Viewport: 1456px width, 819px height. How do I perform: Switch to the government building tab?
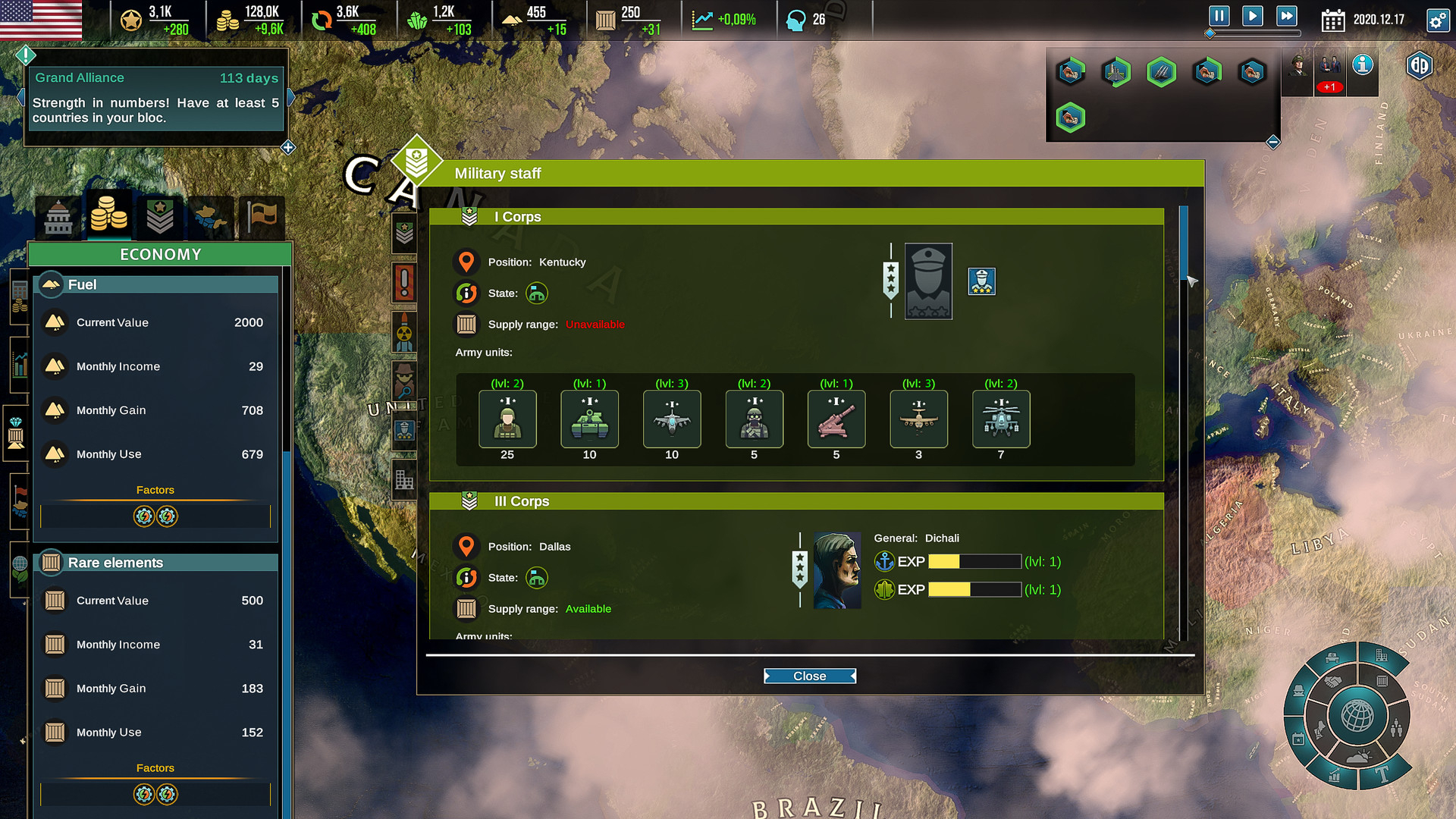(x=58, y=218)
